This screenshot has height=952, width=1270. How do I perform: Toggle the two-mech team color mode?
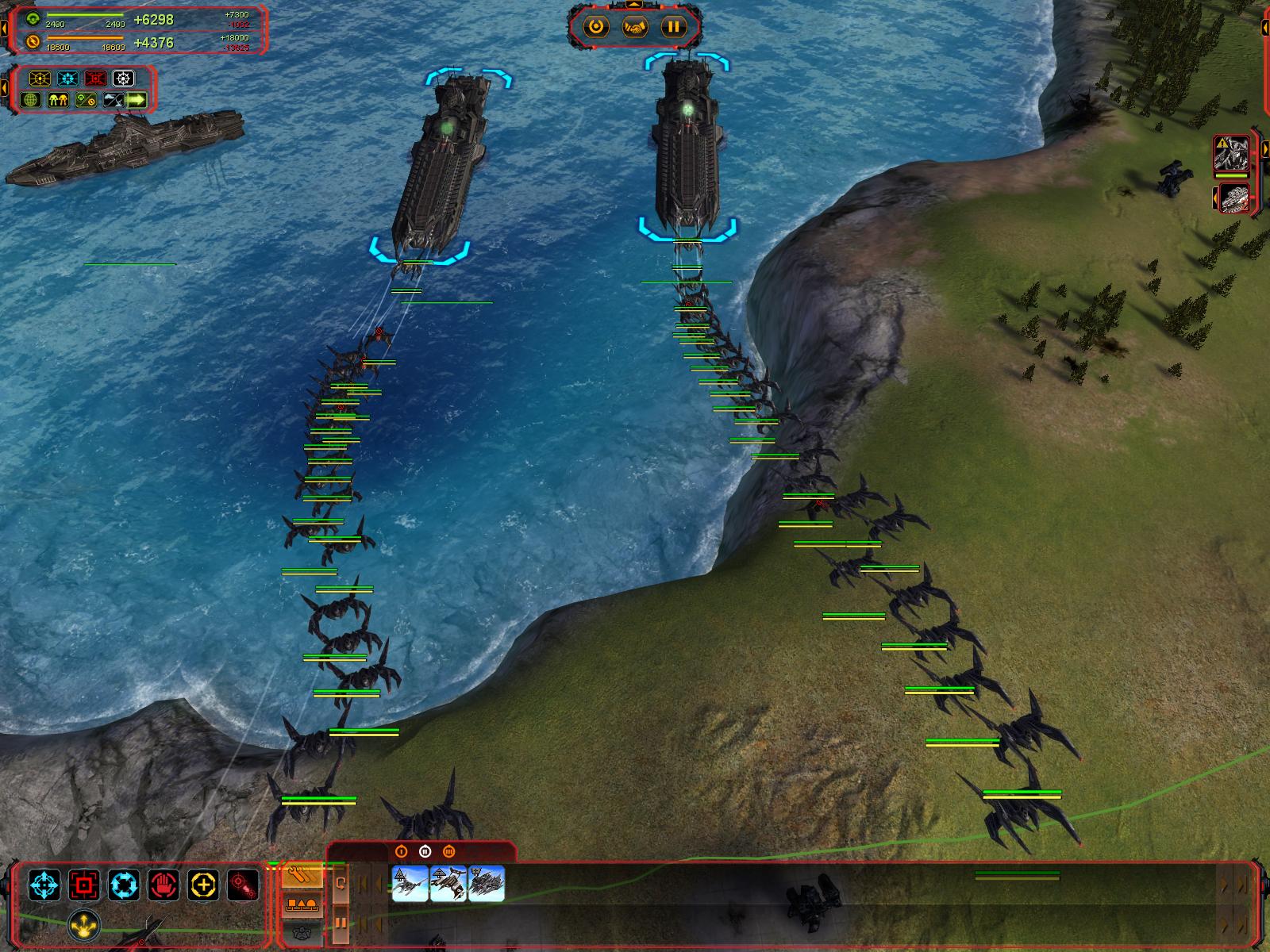point(60,100)
